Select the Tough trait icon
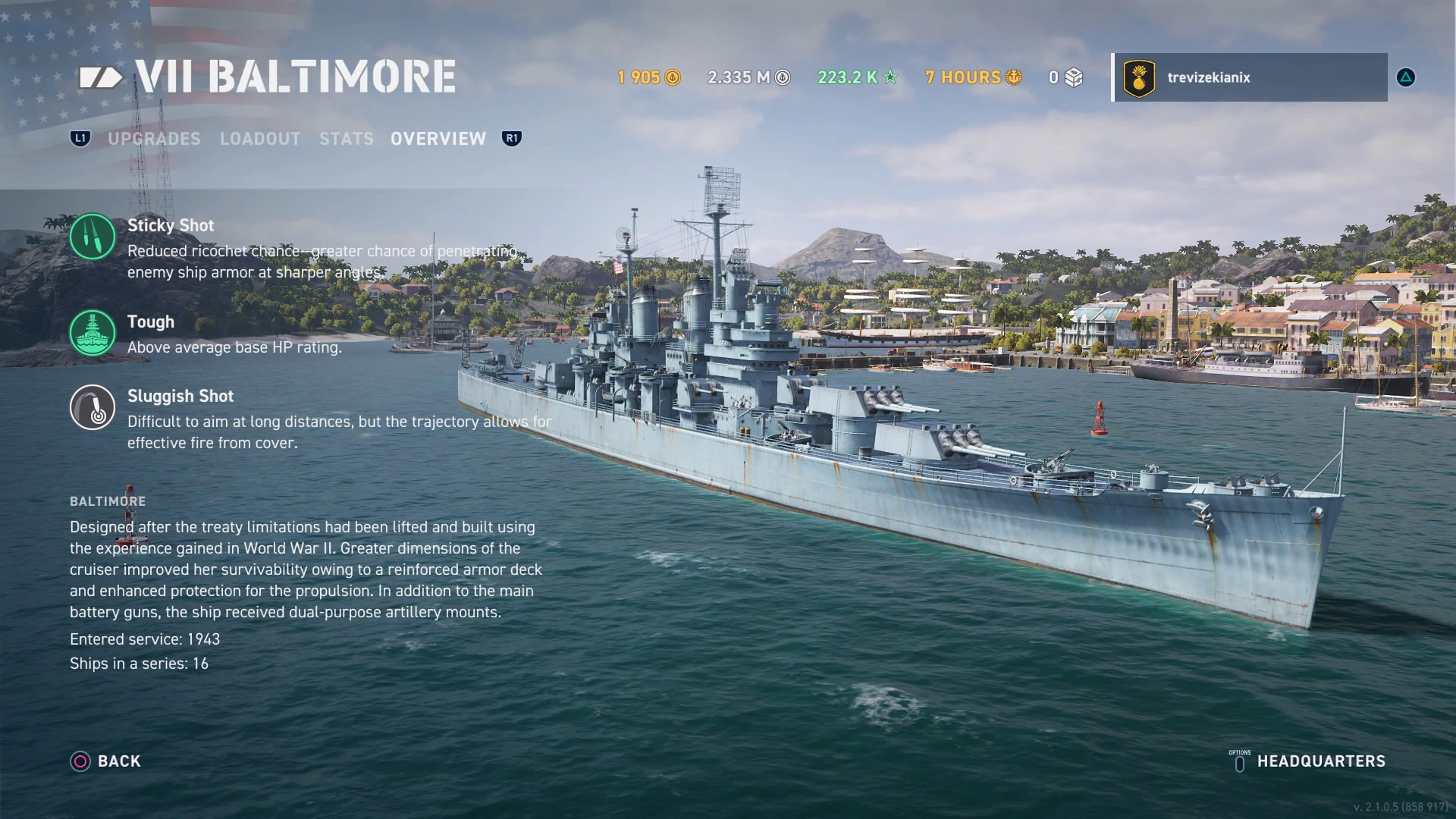The image size is (1456, 819). 93,333
